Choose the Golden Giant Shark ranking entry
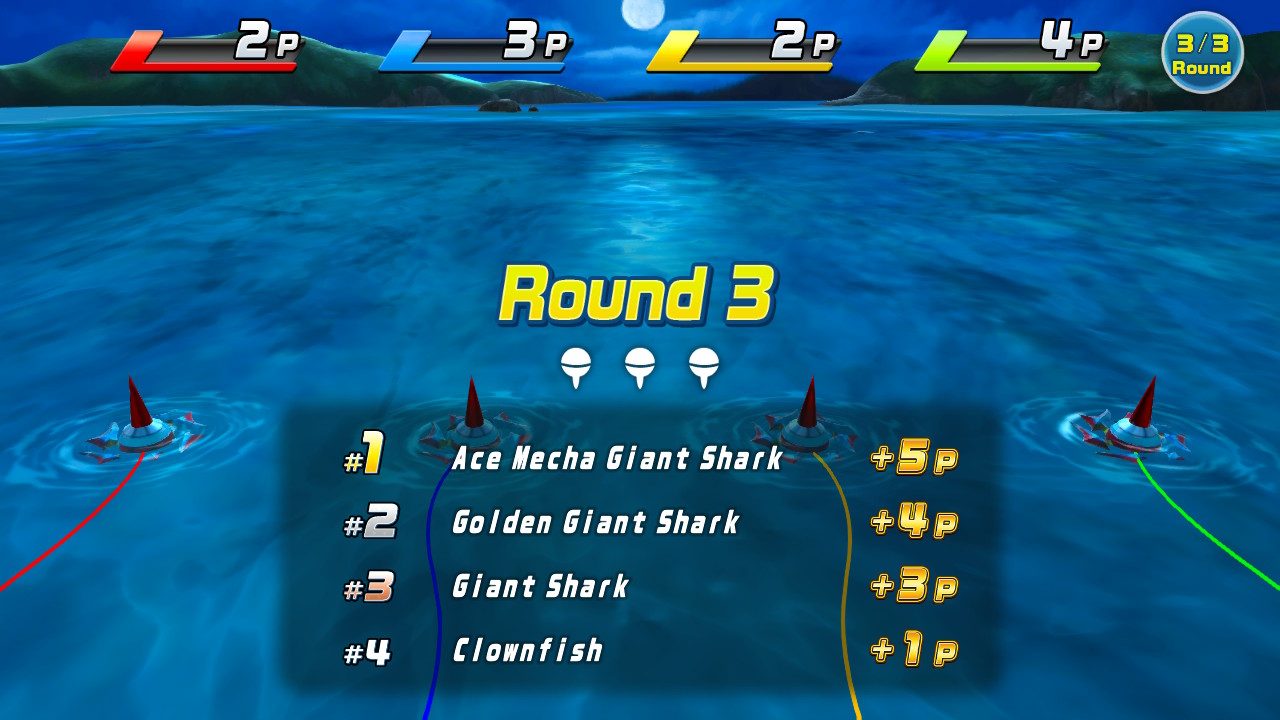Screen dimensions: 1280x720 pyautogui.click(x=596, y=522)
